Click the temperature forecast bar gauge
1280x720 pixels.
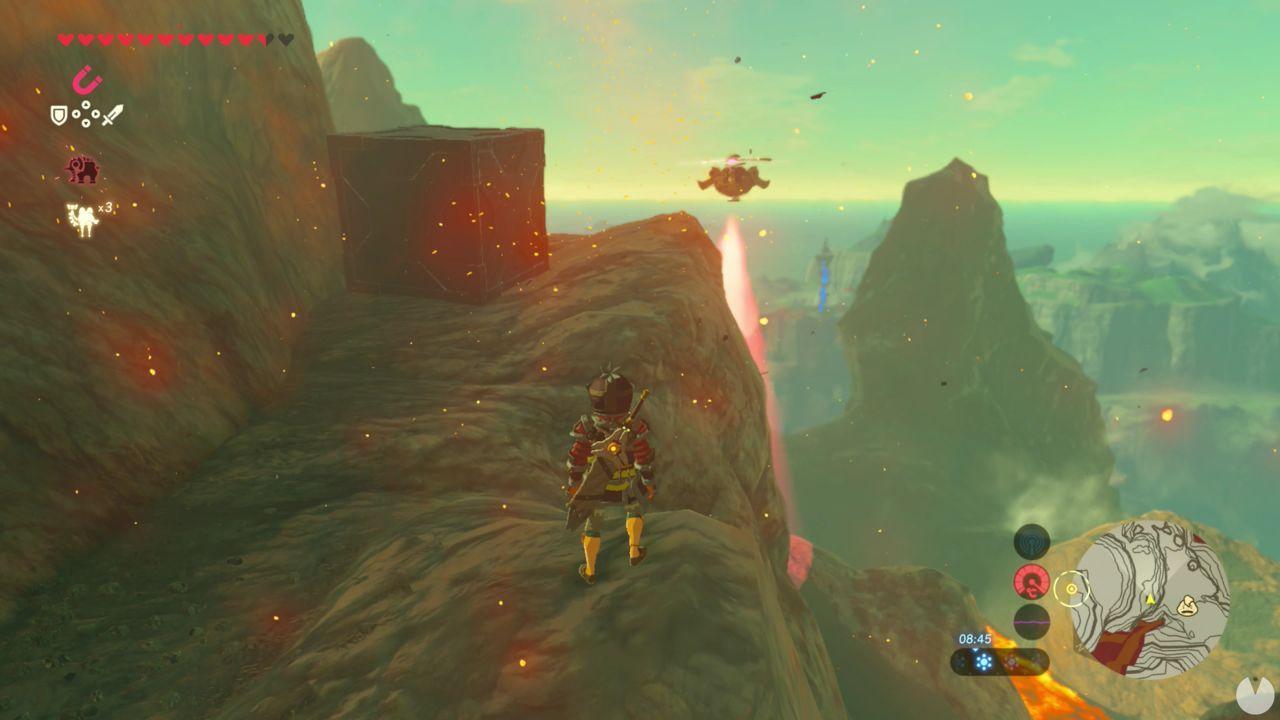click(x=998, y=660)
